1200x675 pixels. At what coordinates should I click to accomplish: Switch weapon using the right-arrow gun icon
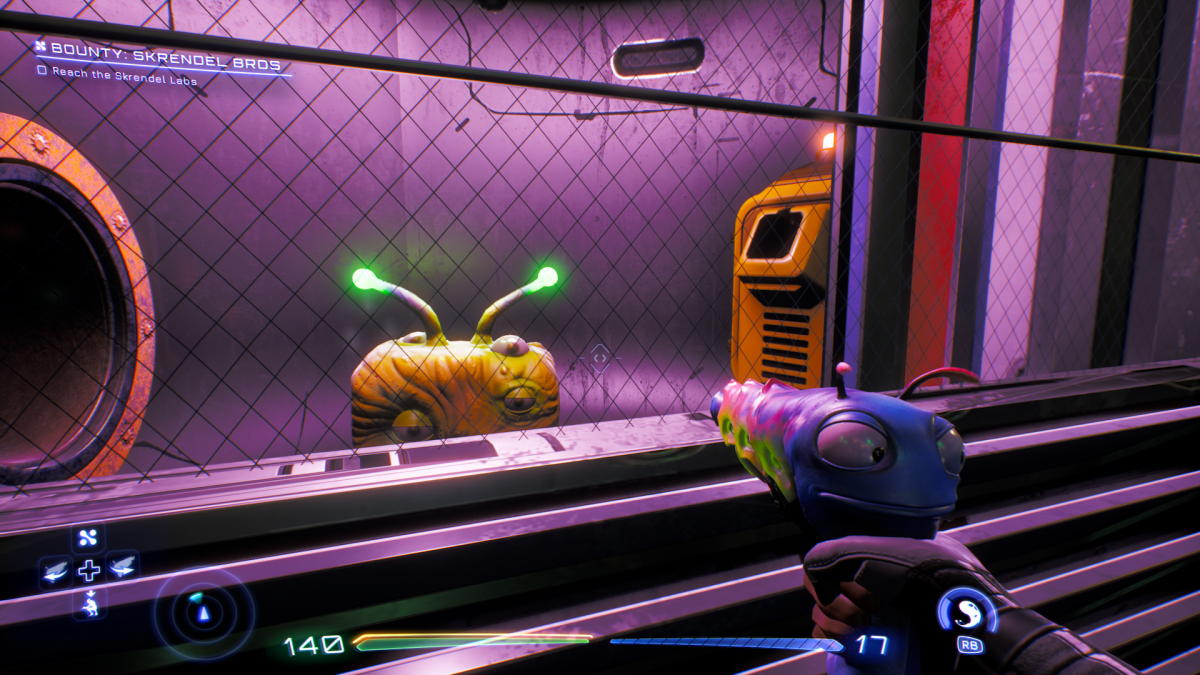122,568
